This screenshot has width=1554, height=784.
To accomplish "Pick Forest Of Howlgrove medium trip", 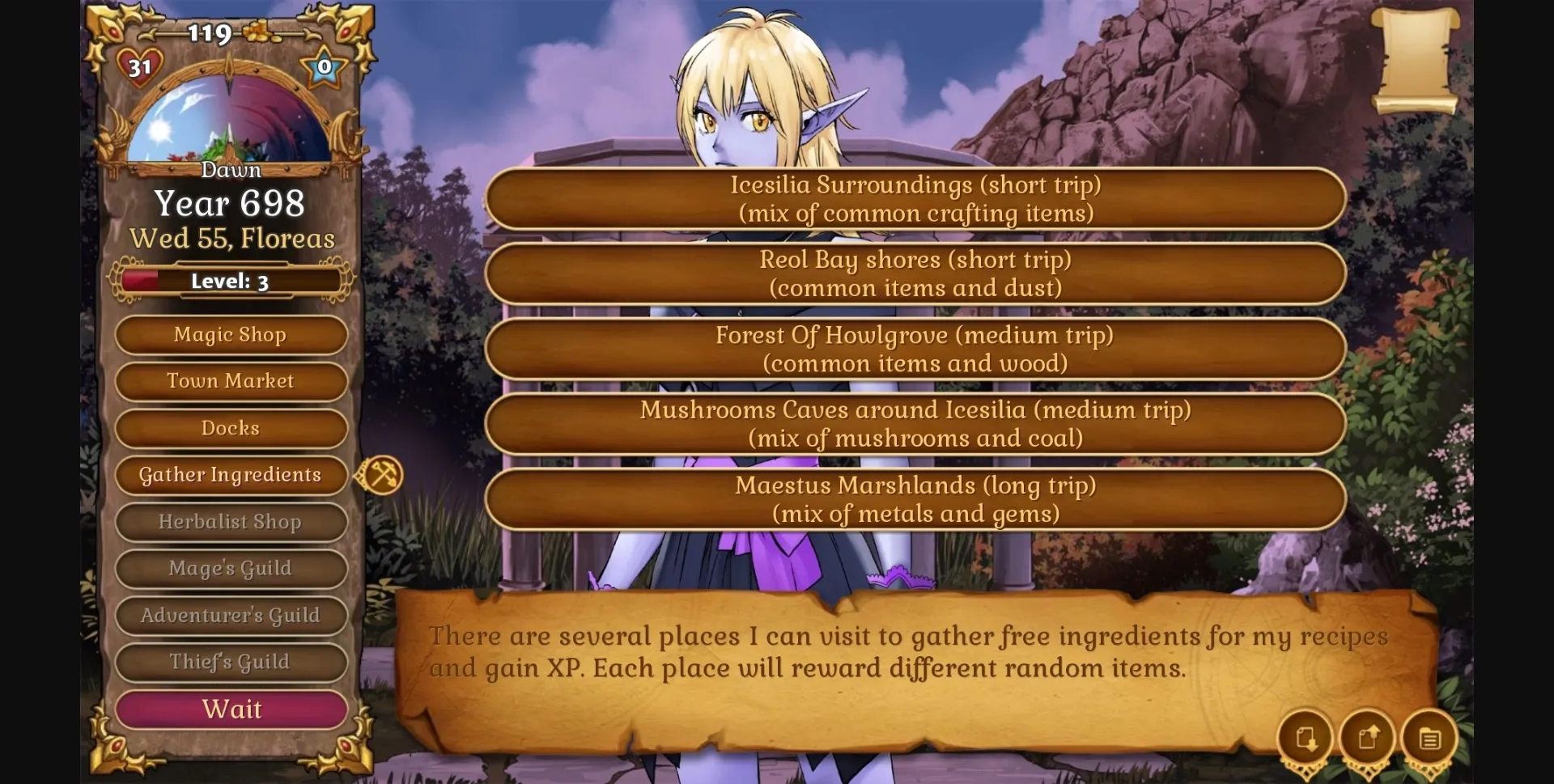I will (915, 349).
